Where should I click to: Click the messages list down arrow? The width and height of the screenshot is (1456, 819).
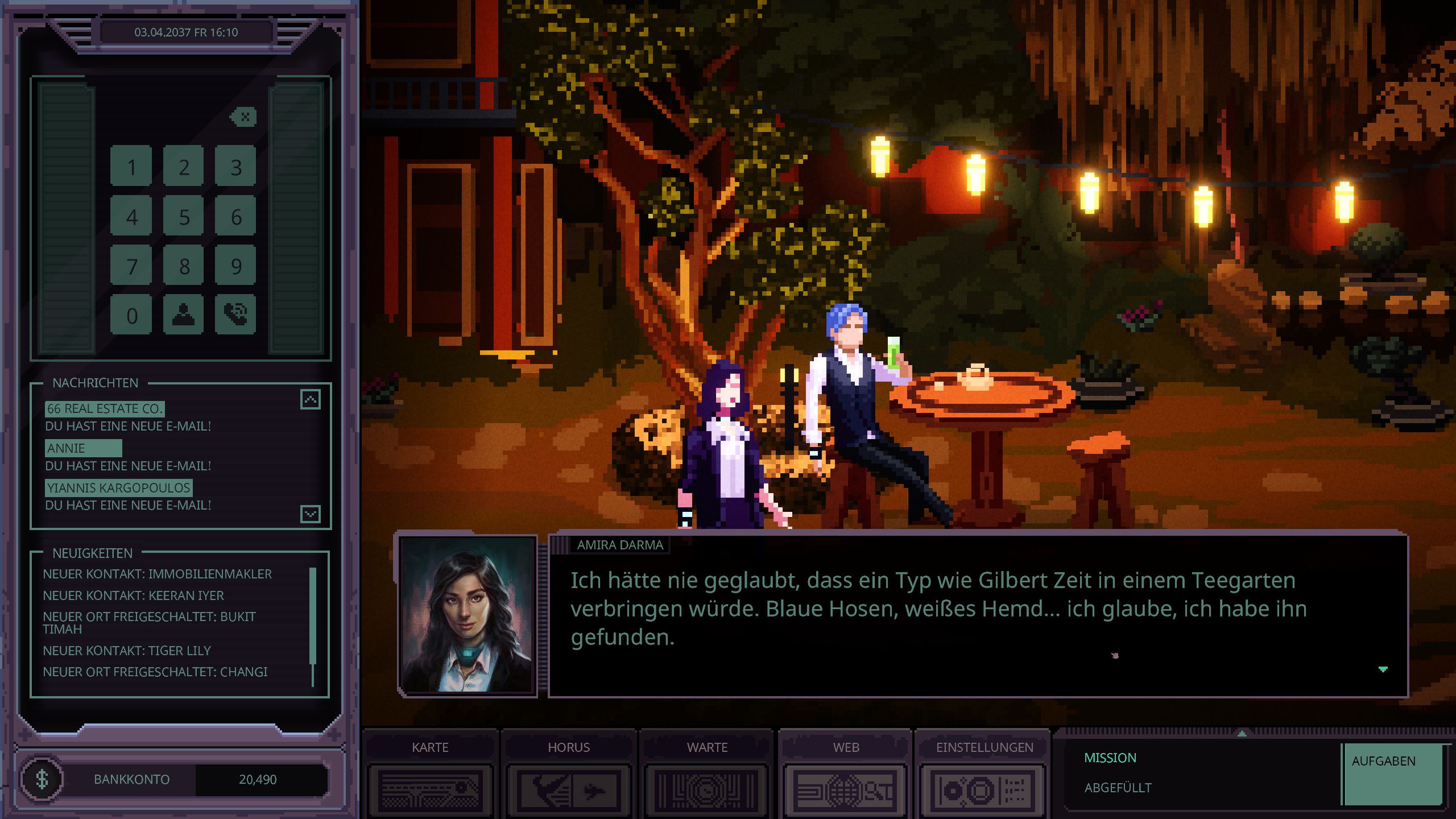click(311, 514)
